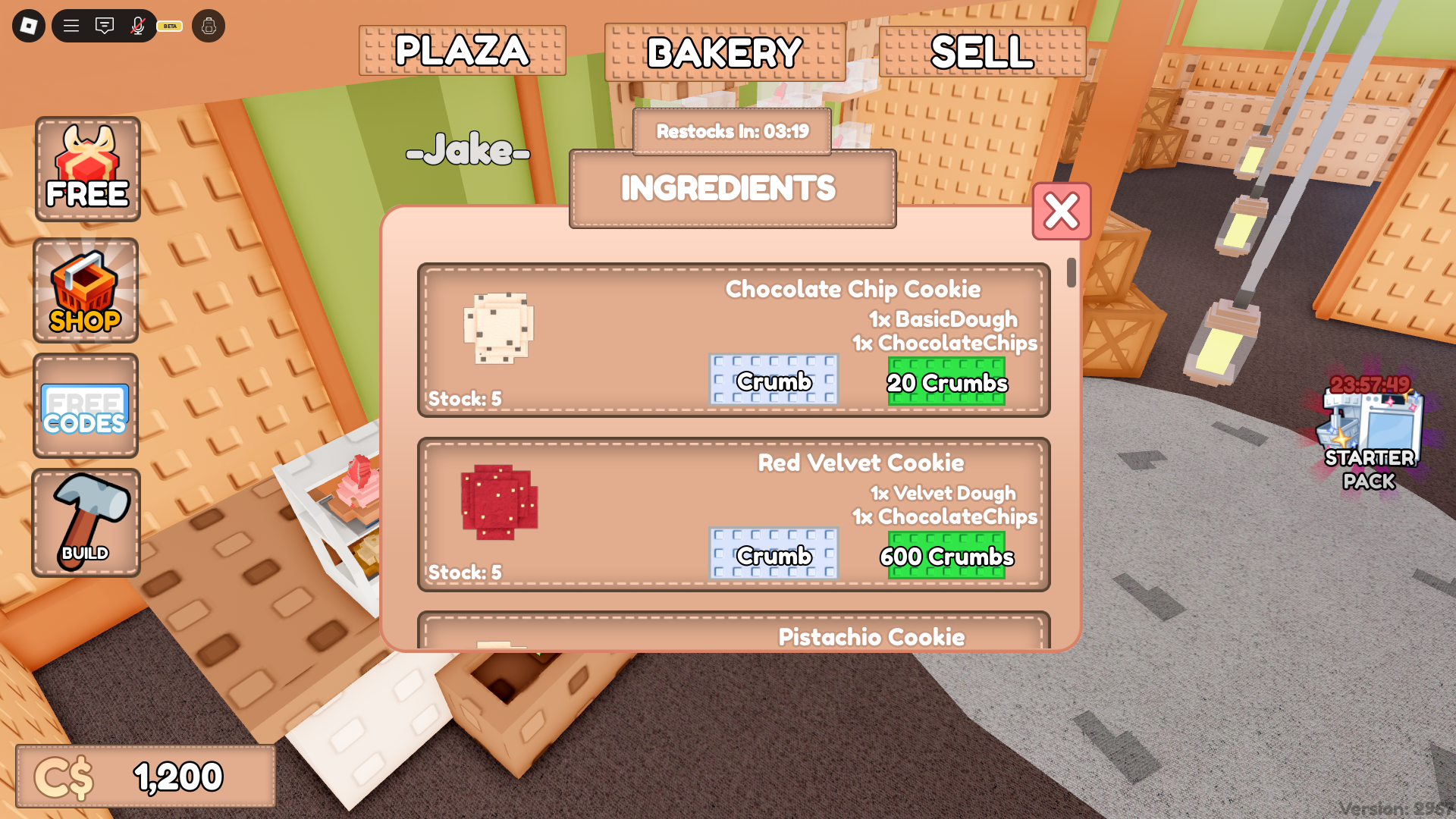Switch to the PLAZA tab
Screen dimensions: 1456x819
(462, 51)
